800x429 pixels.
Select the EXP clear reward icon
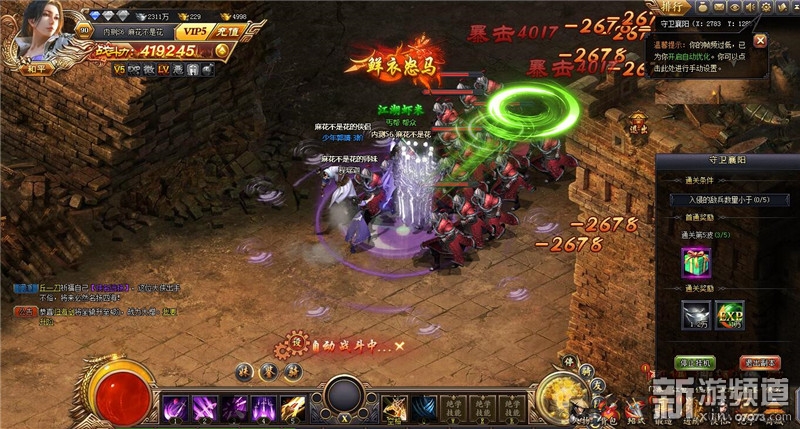pyautogui.click(x=731, y=313)
